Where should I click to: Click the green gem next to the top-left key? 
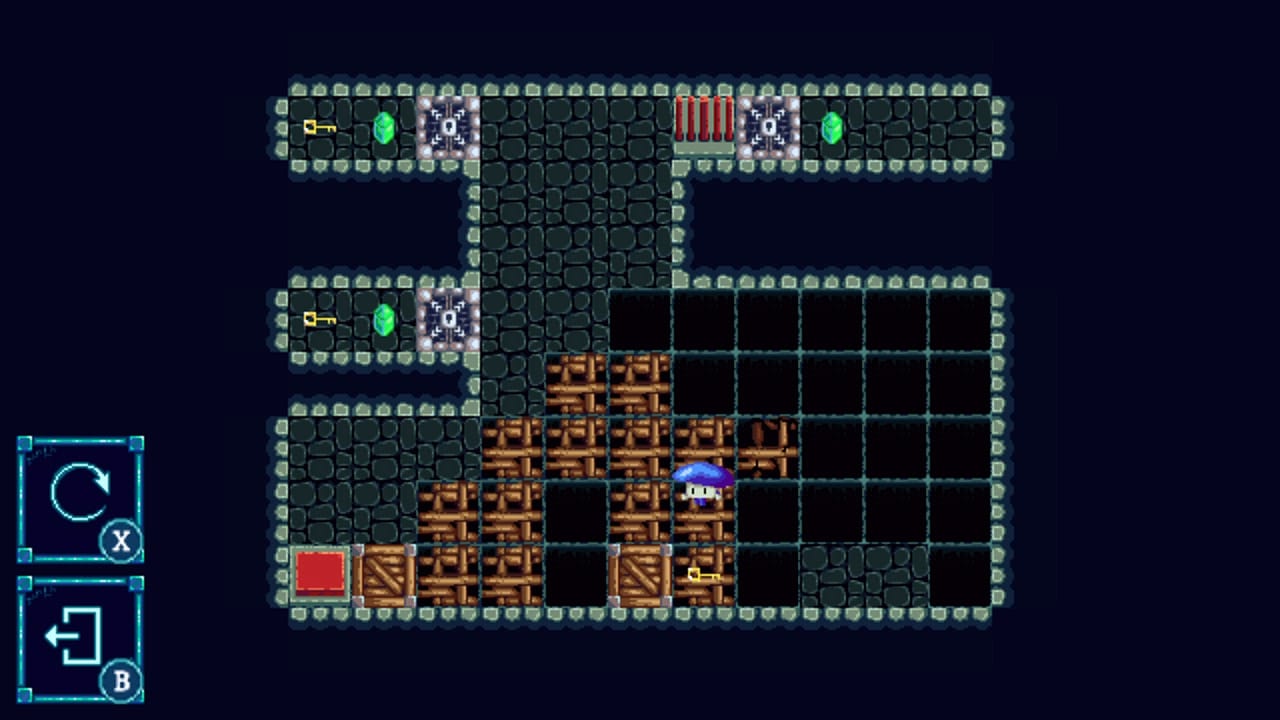pos(385,130)
